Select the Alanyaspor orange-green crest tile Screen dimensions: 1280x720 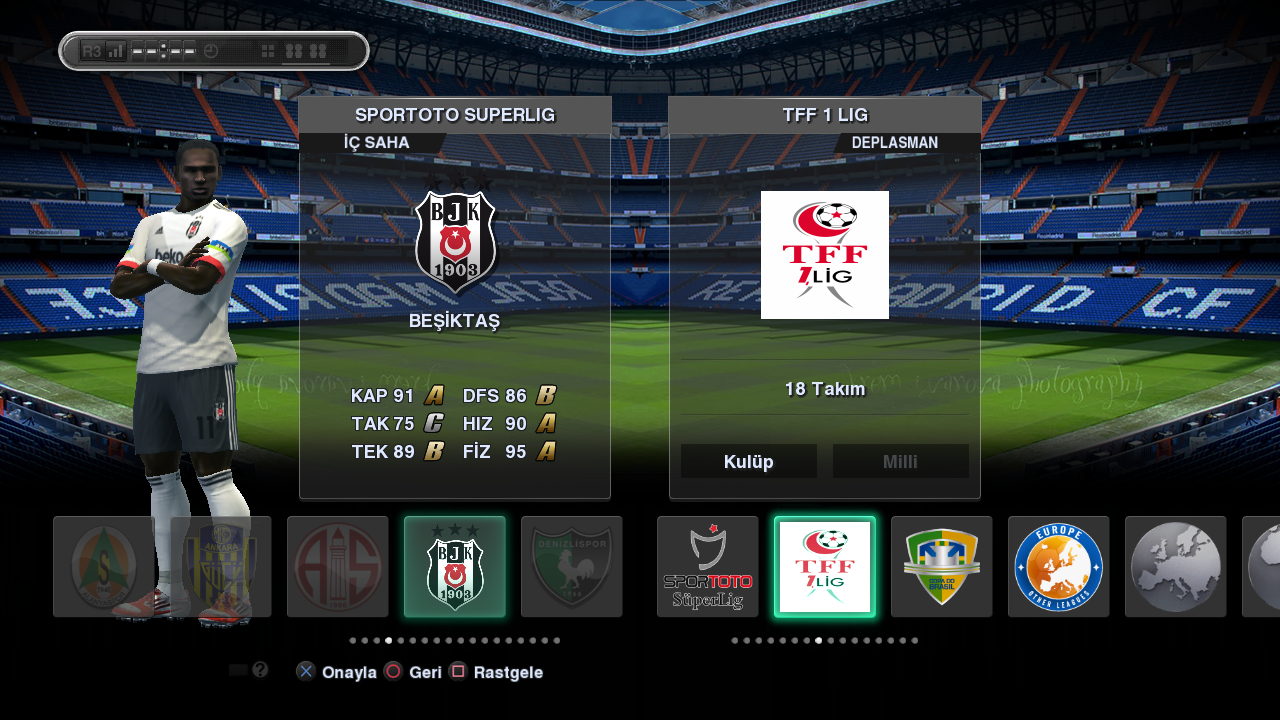coord(104,567)
